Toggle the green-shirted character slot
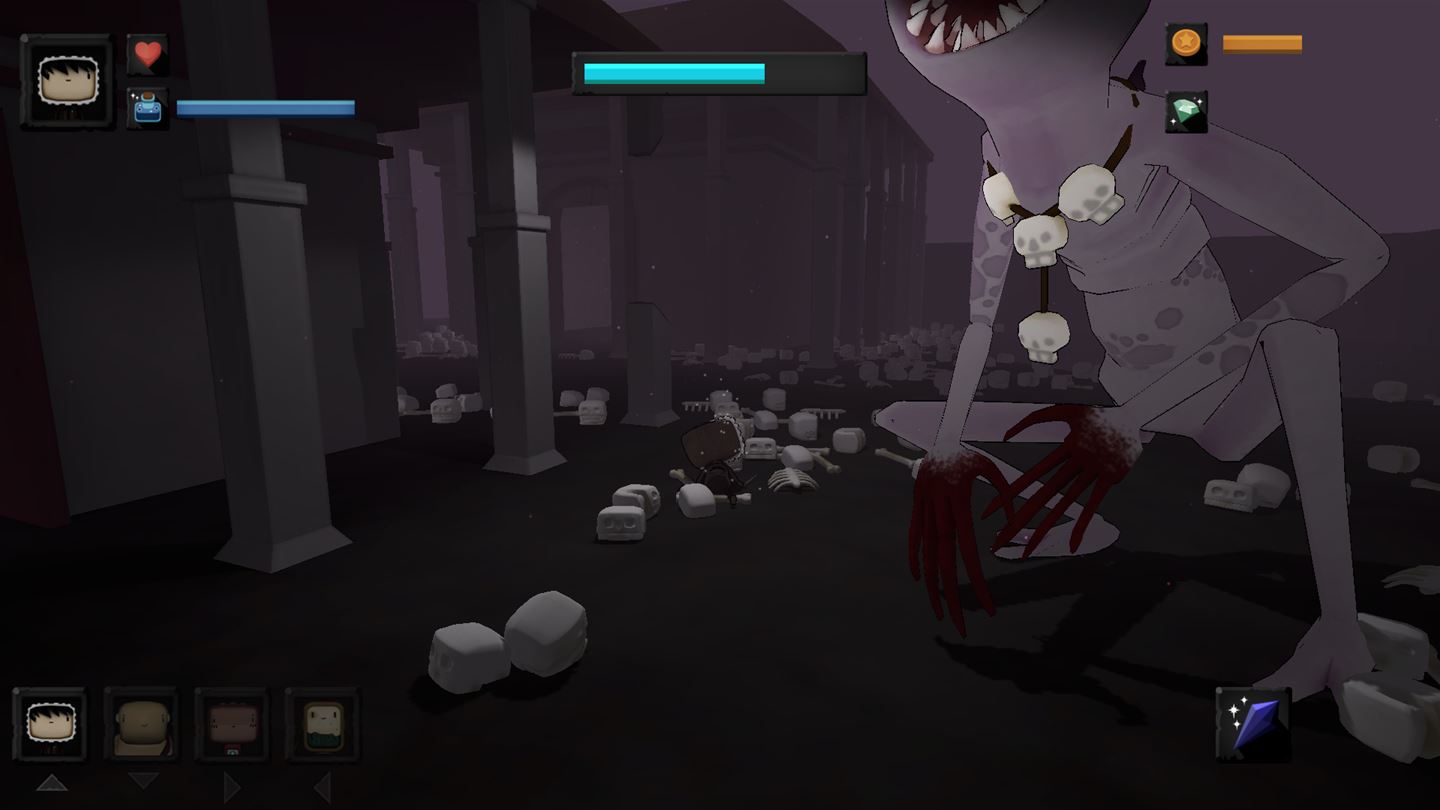The width and height of the screenshot is (1440, 810). tap(322, 727)
